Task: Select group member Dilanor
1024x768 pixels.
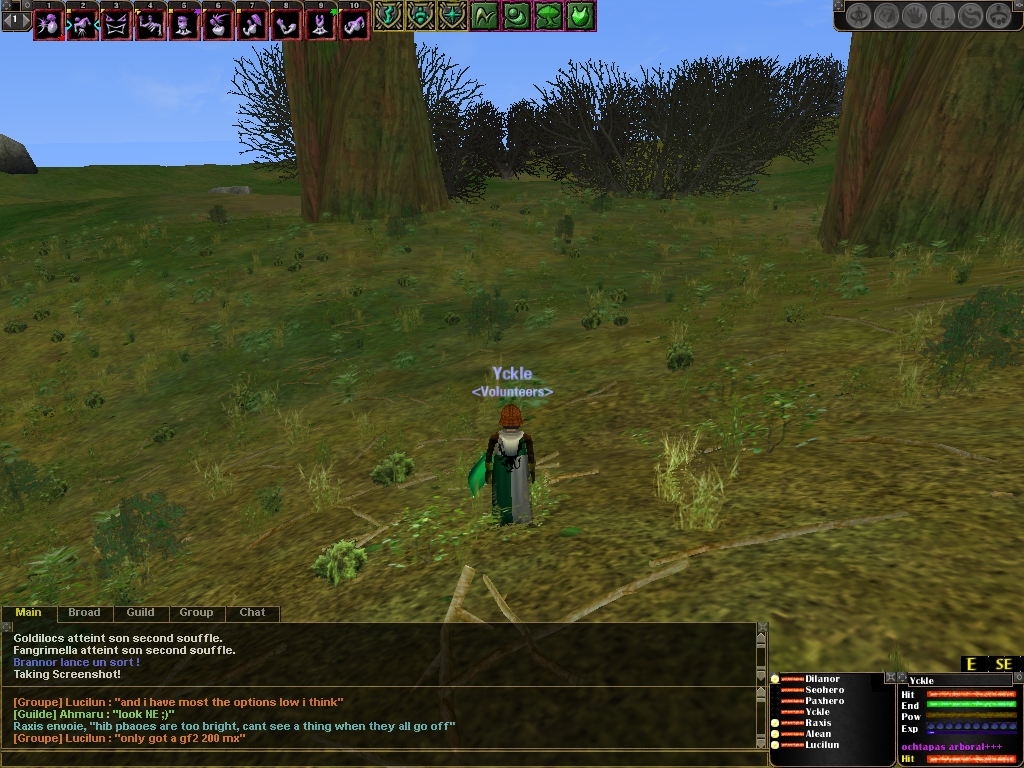Action: pyautogui.click(x=822, y=679)
